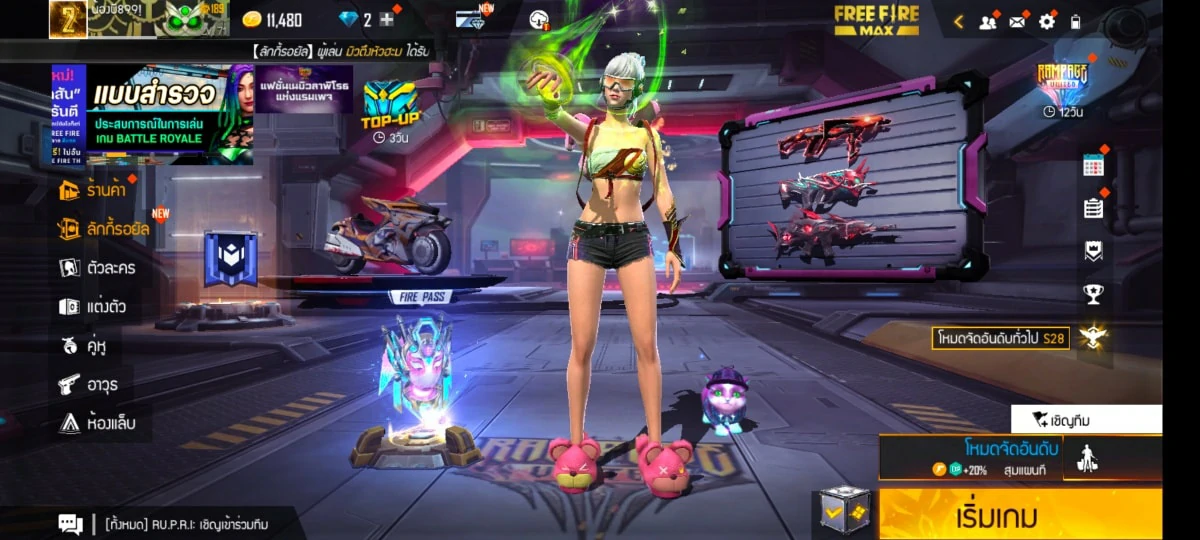Open the friends list icon
Image resolution: width=1200 pixels, height=540 pixels.
(x=988, y=21)
